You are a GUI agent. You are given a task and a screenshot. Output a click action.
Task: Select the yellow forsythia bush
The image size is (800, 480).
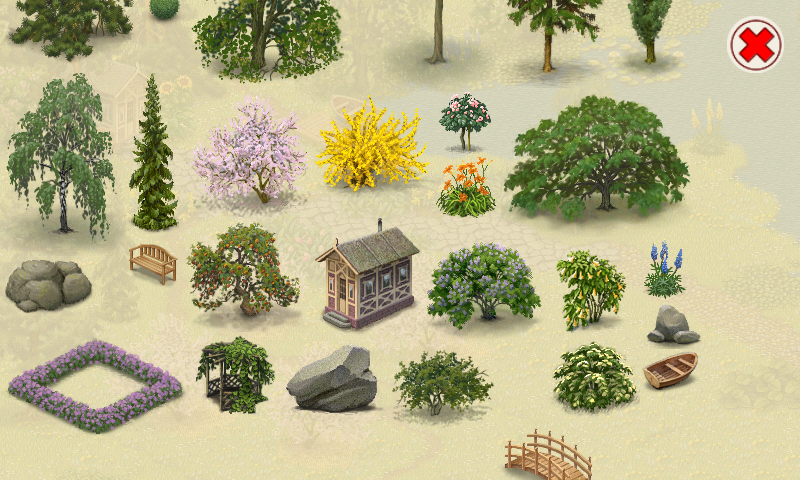coord(370,147)
